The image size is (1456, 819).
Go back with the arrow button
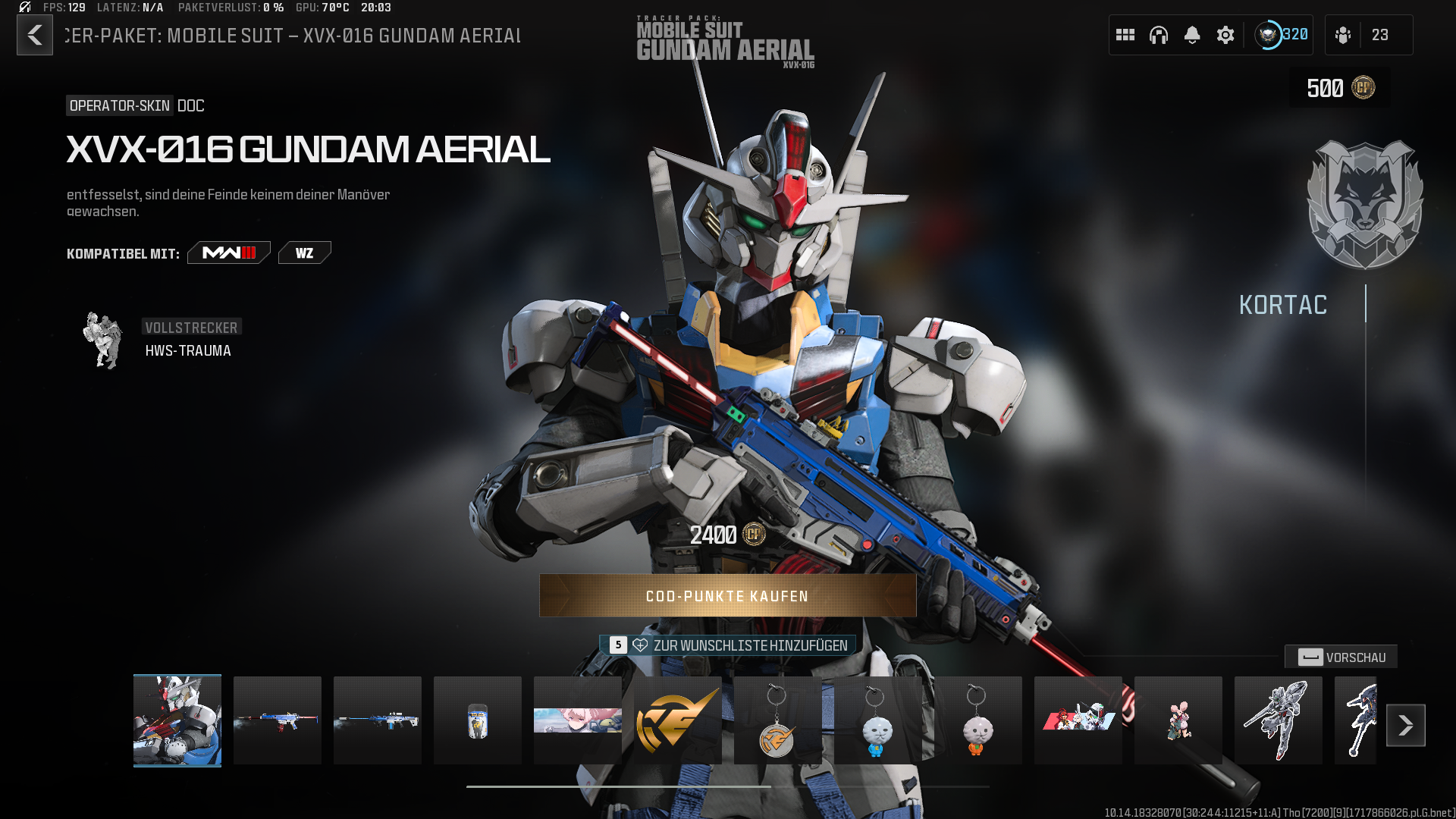35,35
